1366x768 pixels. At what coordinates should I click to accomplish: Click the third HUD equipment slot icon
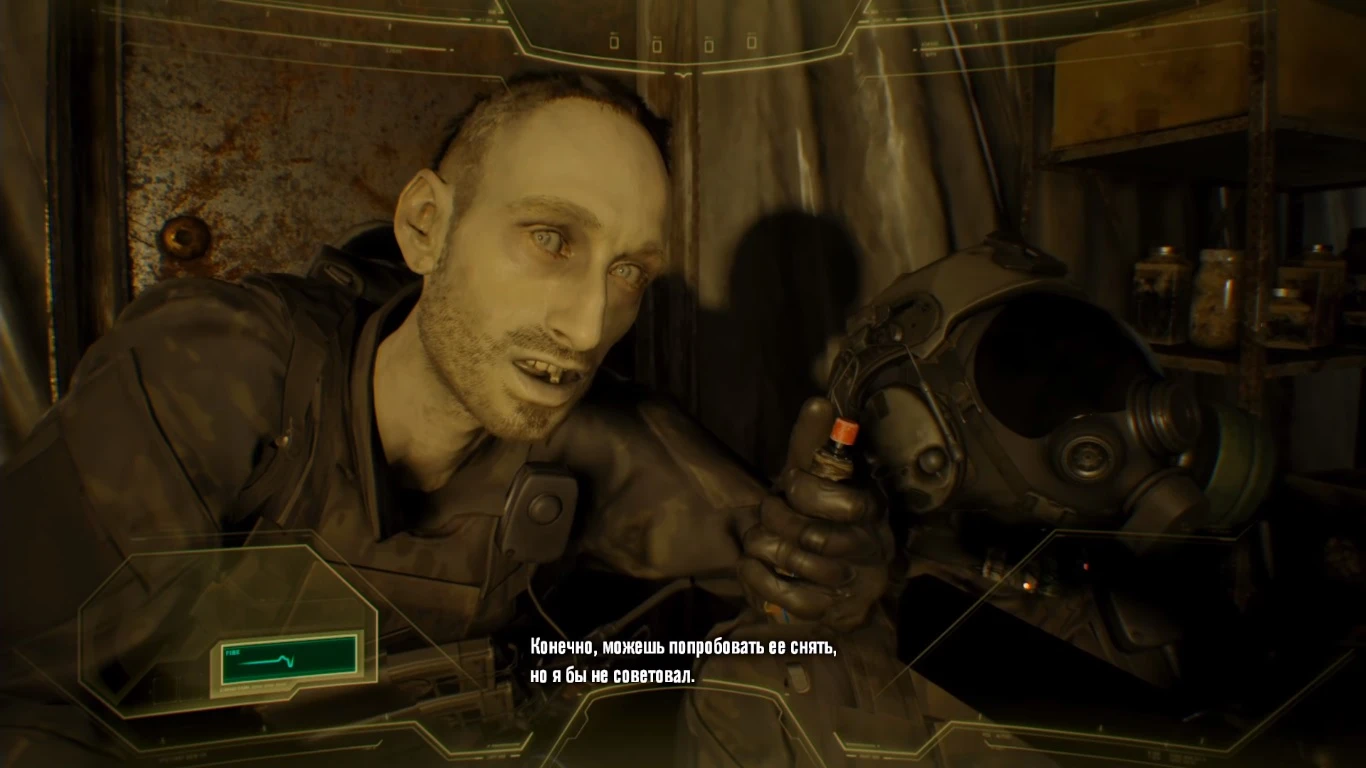click(x=709, y=45)
